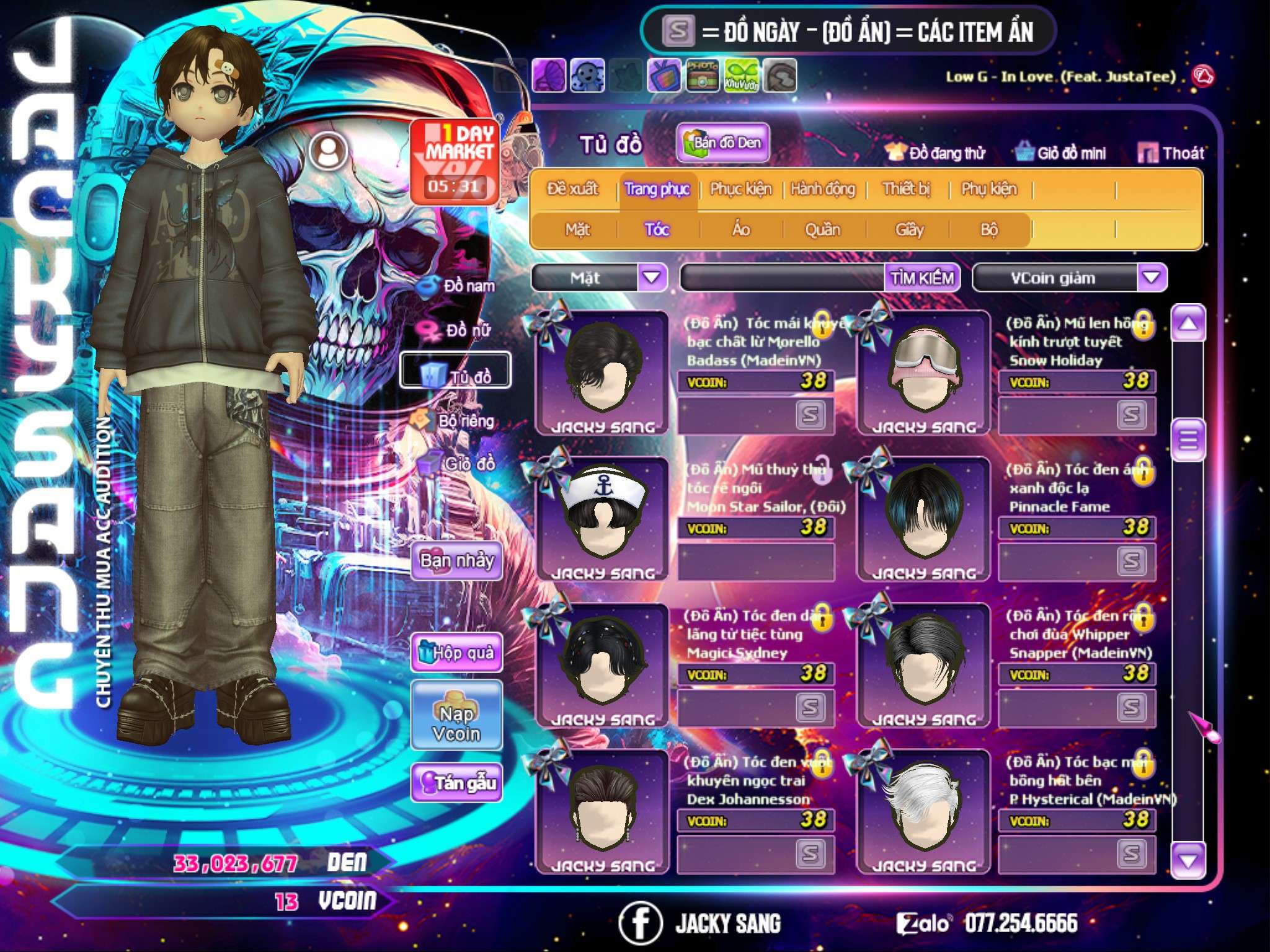Open the VCoin giảm sort dropdown
This screenshot has height=952, width=1270.
pos(1151,277)
